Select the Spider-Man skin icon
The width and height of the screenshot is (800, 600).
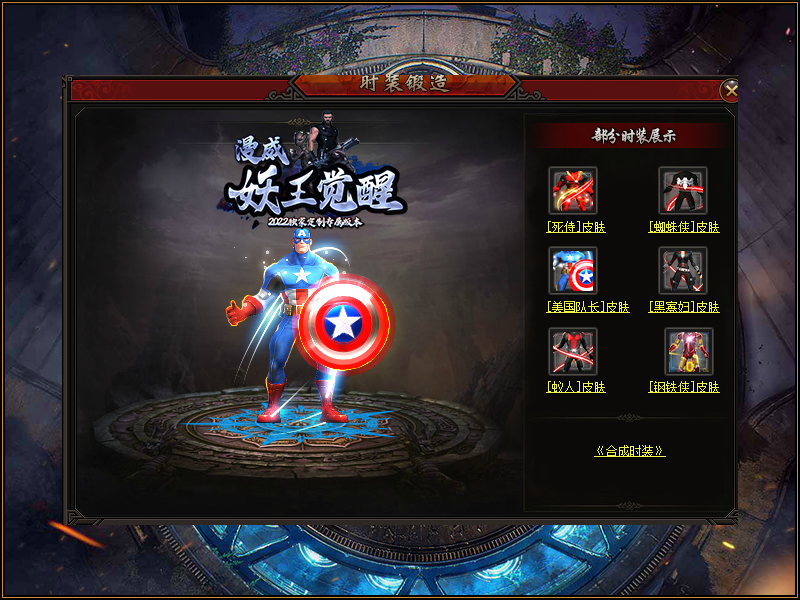tap(683, 191)
